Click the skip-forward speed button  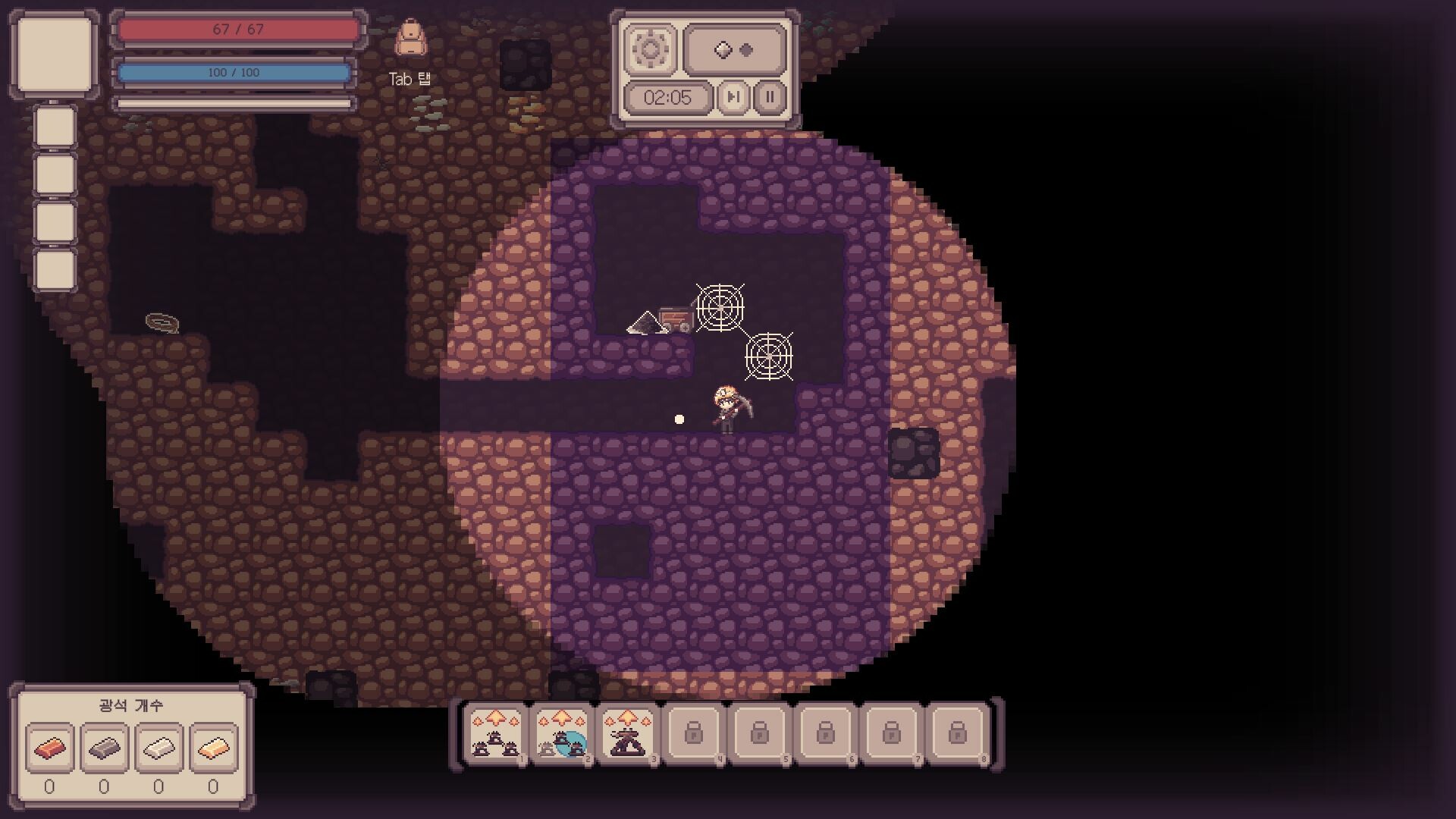coord(733,97)
